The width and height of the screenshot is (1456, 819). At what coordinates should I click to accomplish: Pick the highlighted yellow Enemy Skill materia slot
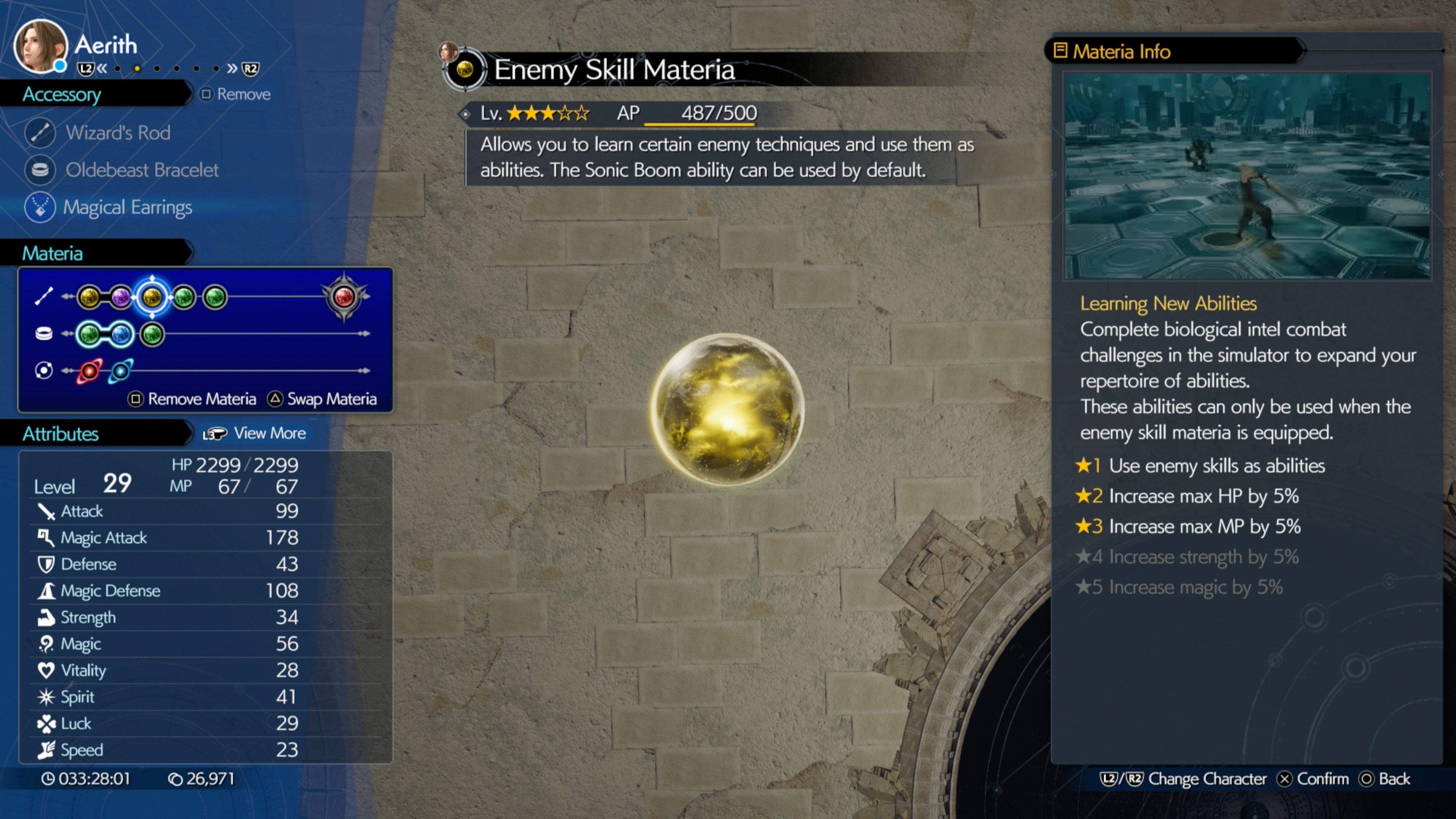152,297
